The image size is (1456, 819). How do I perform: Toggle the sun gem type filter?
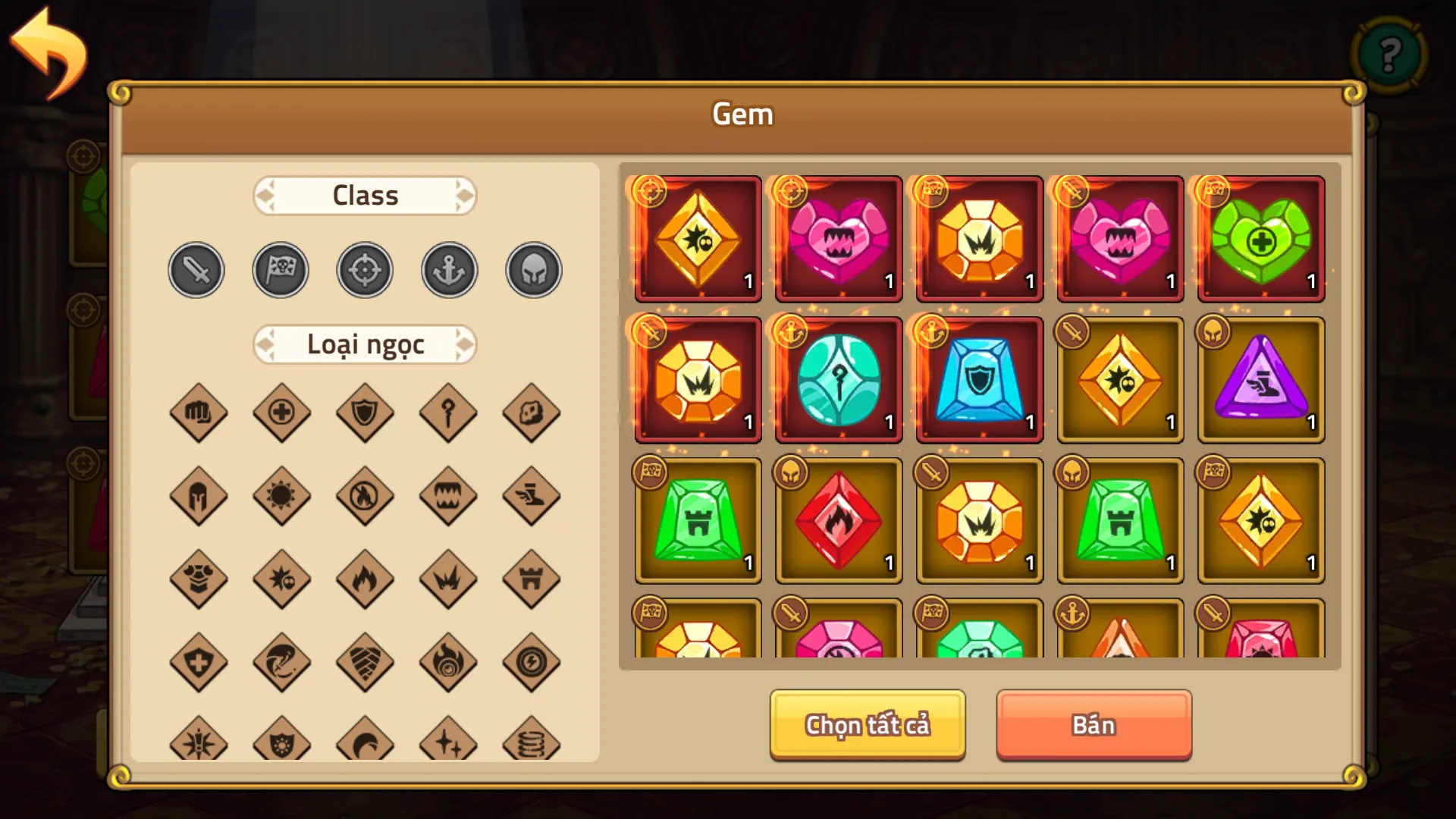point(282,497)
